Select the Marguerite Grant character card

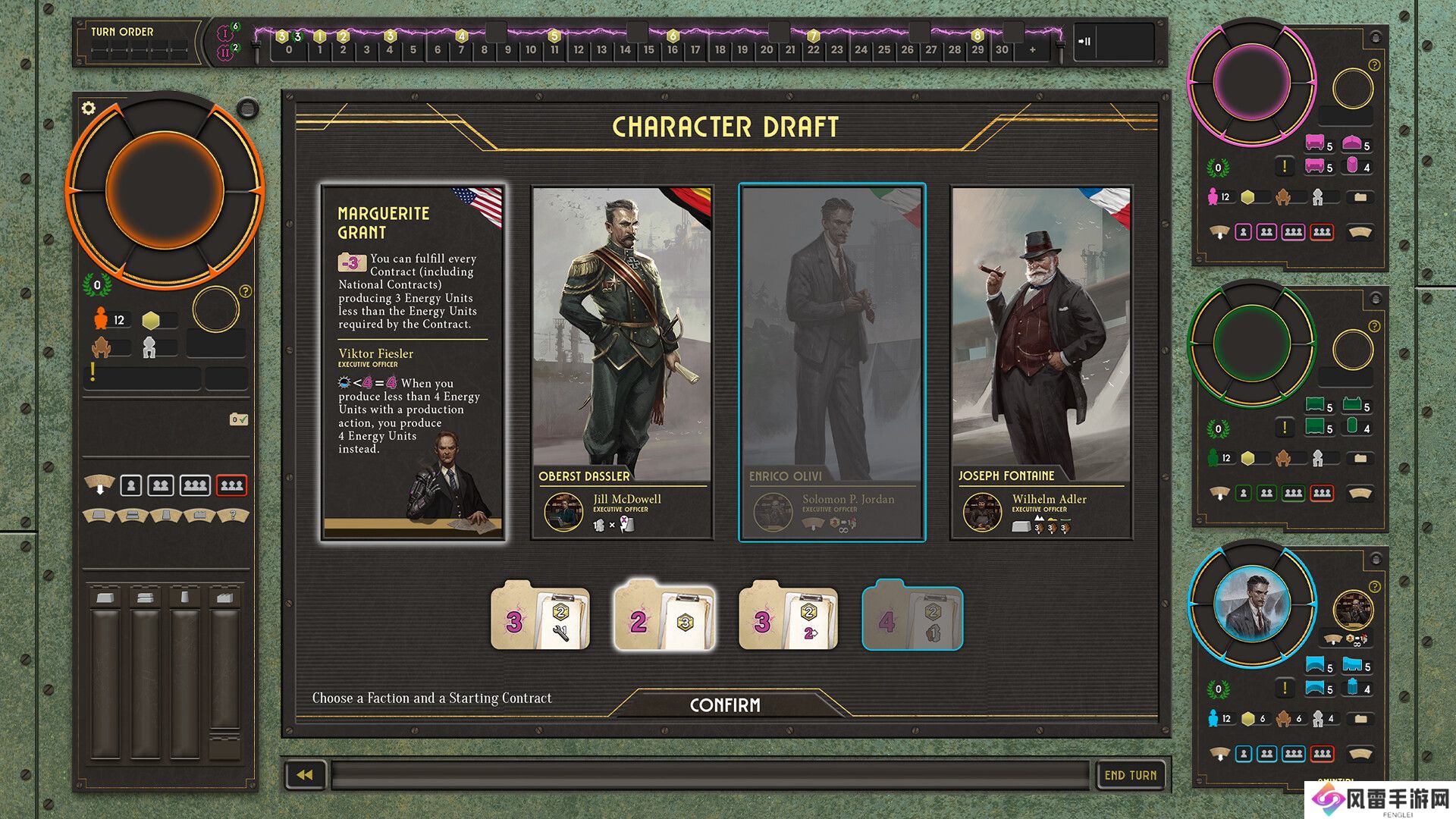(413, 362)
